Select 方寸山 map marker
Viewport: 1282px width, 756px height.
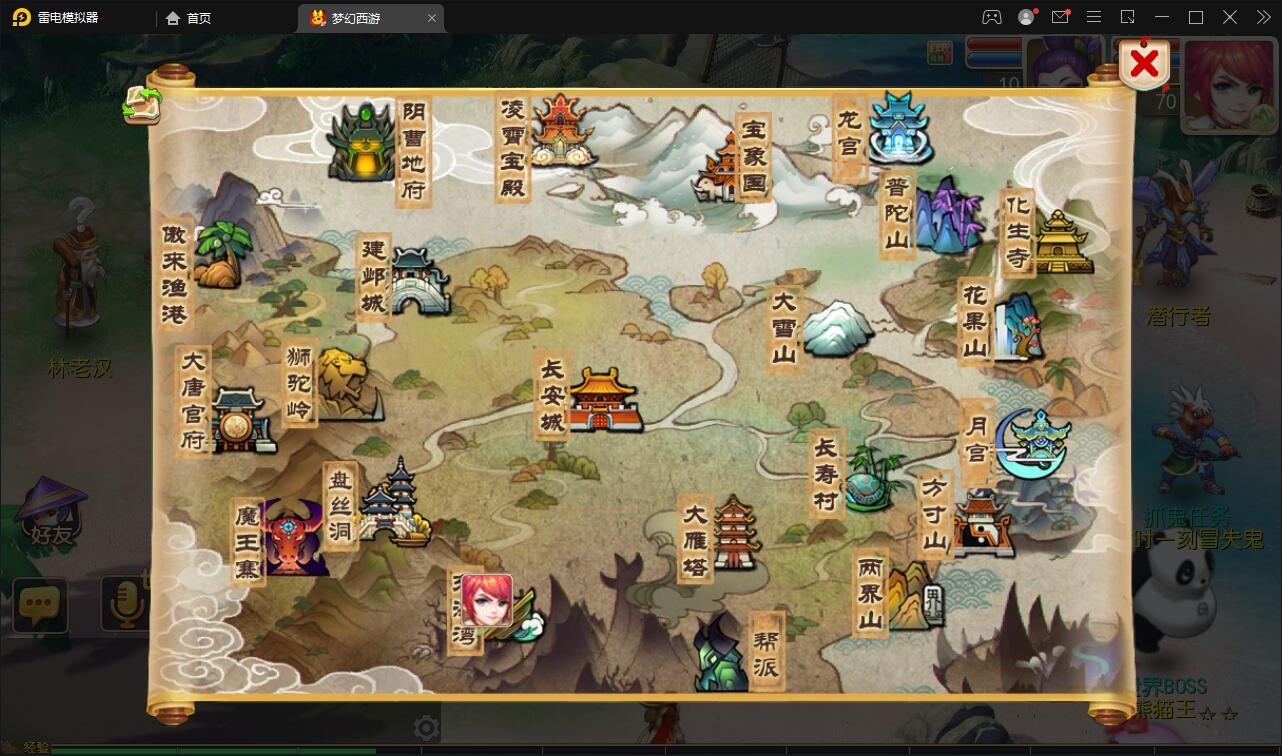click(980, 523)
